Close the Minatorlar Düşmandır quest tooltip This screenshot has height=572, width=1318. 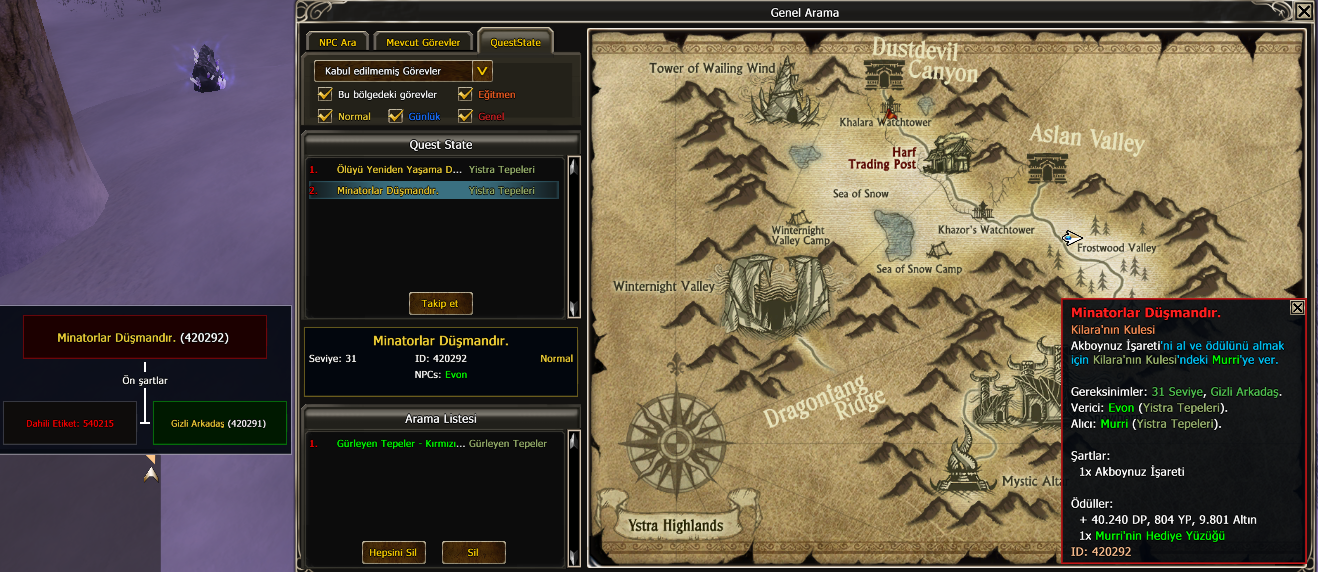tap(1297, 308)
